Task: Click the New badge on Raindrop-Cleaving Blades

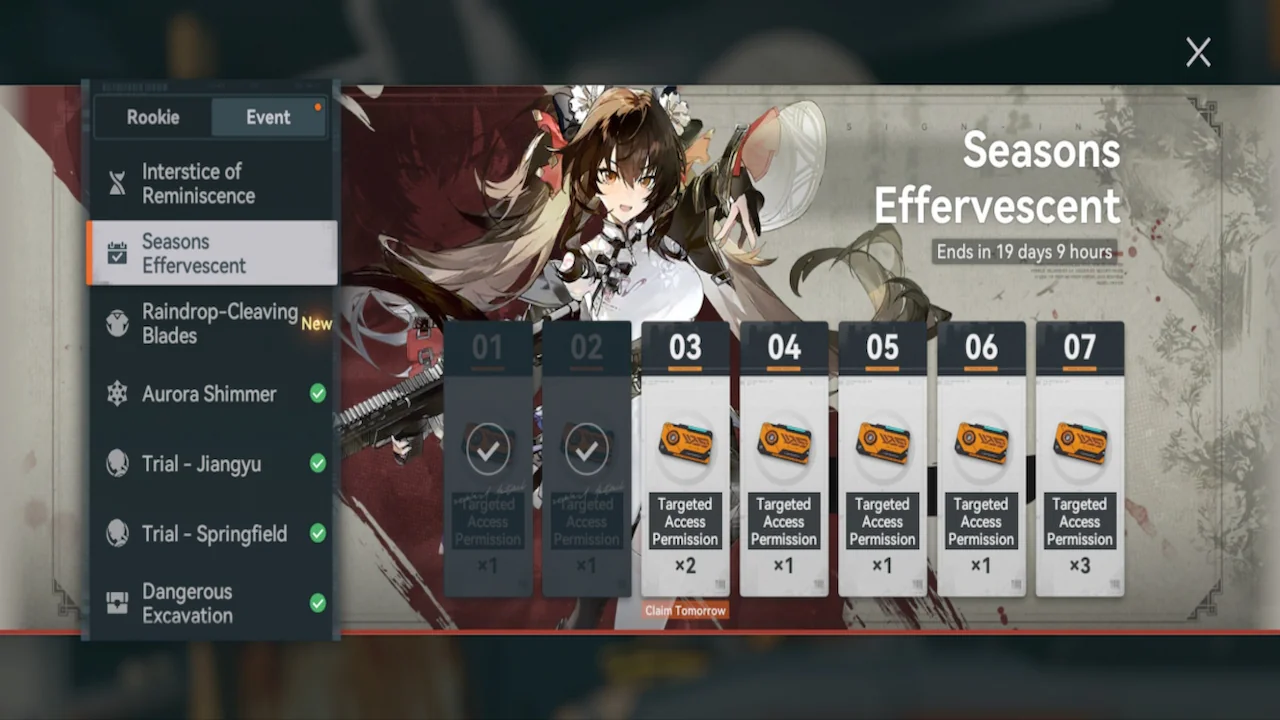Action: pyautogui.click(x=316, y=323)
